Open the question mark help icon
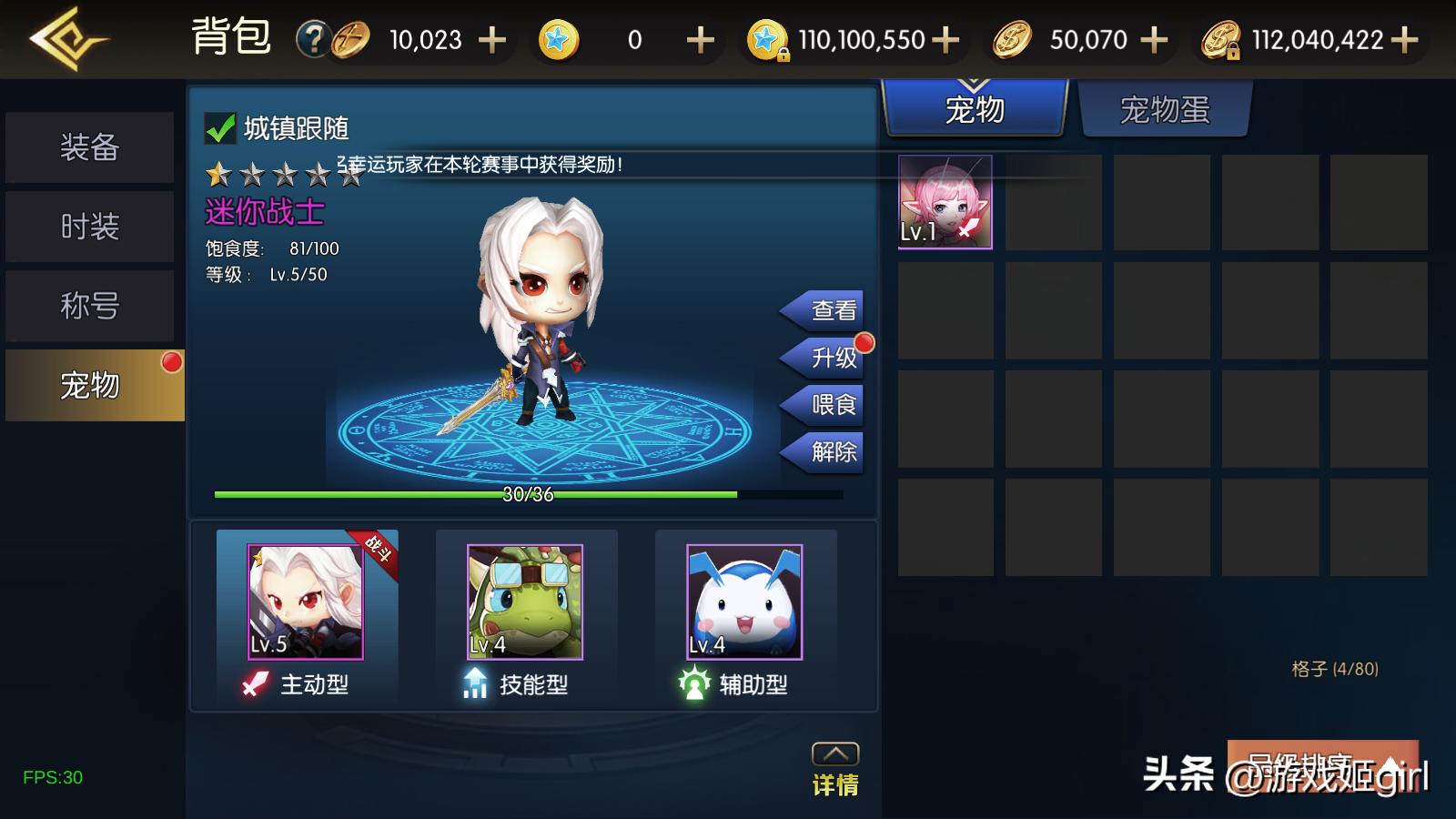 tap(312, 39)
